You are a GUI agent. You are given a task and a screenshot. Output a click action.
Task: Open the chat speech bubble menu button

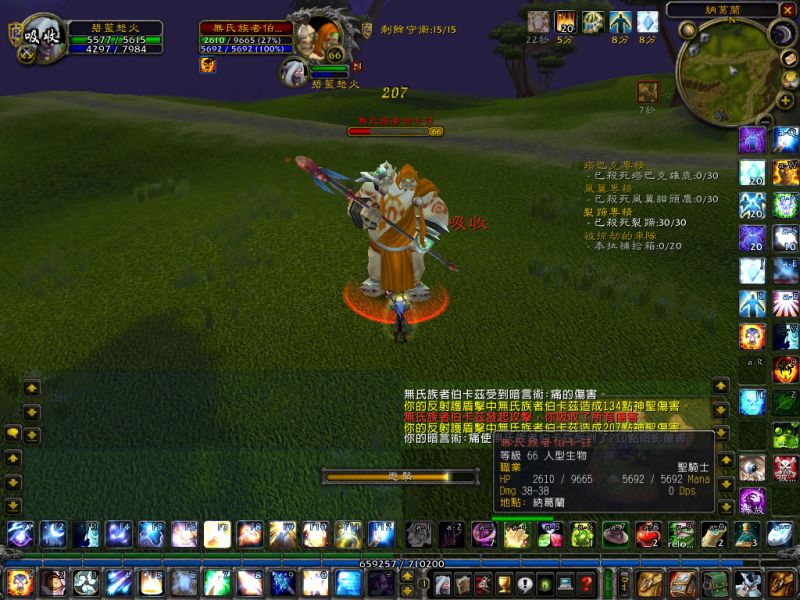coord(12,433)
